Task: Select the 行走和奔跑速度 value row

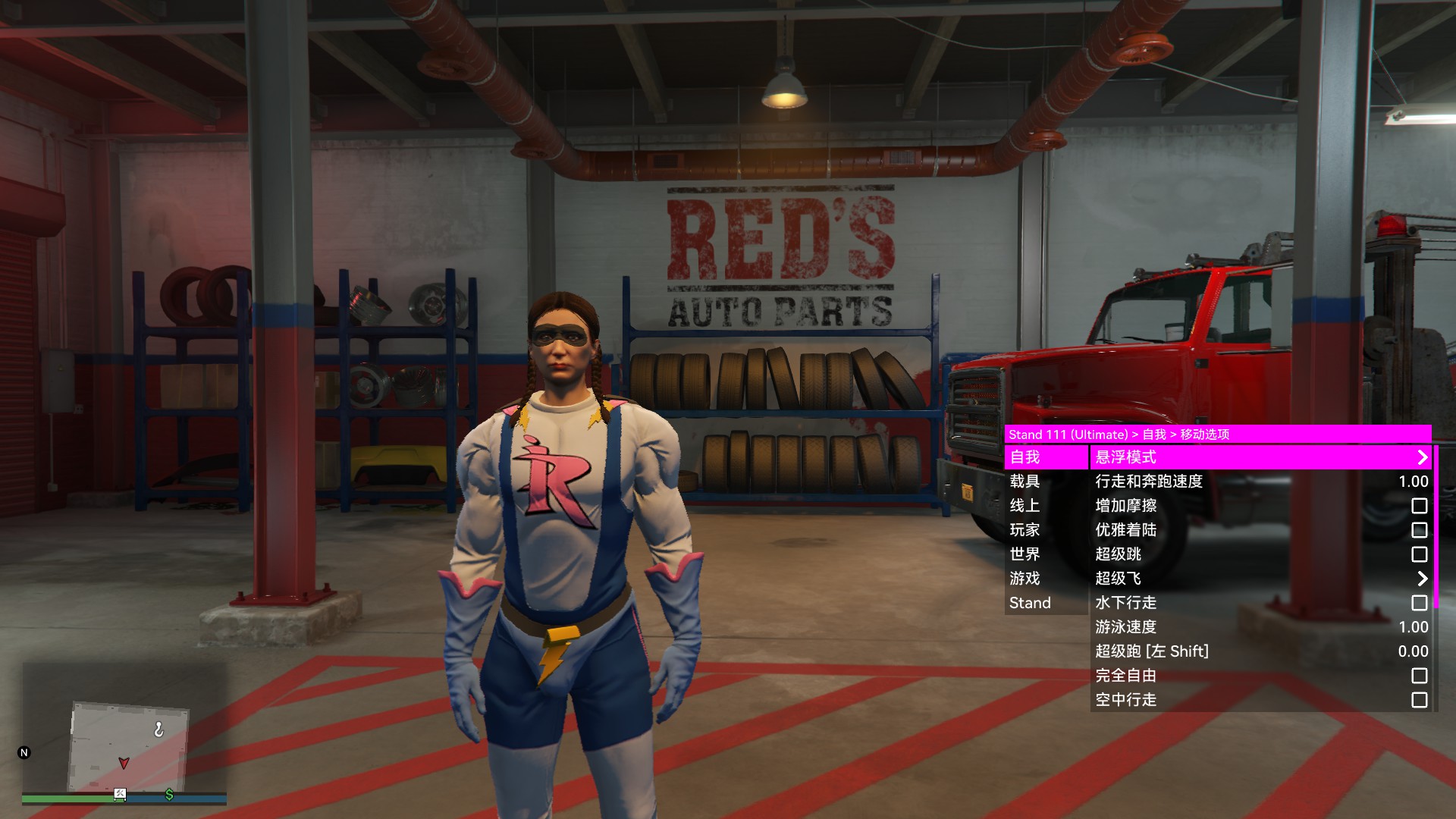Action: (x=1260, y=482)
